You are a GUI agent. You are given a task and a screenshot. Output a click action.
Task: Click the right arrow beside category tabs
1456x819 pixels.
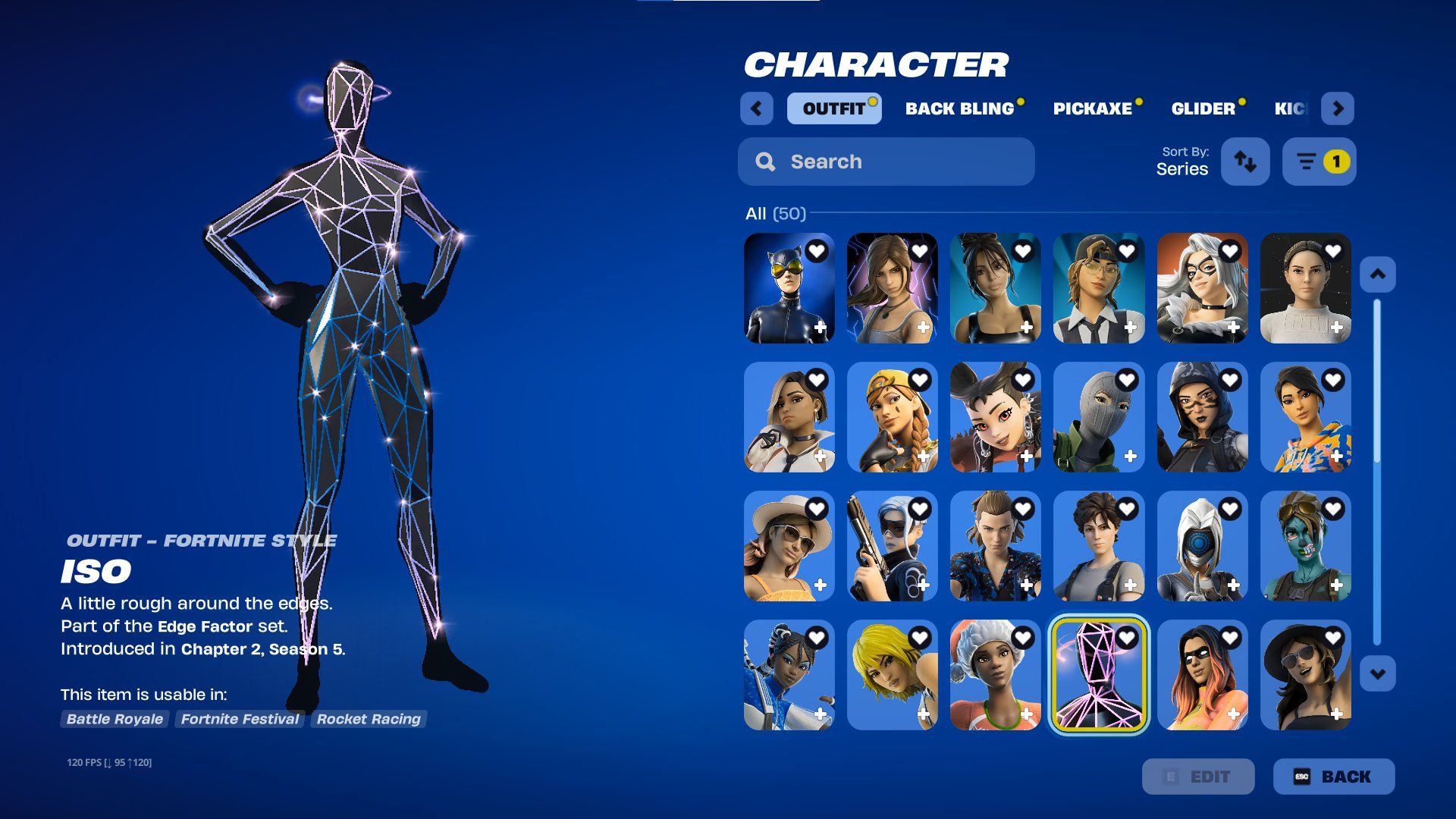1338,108
